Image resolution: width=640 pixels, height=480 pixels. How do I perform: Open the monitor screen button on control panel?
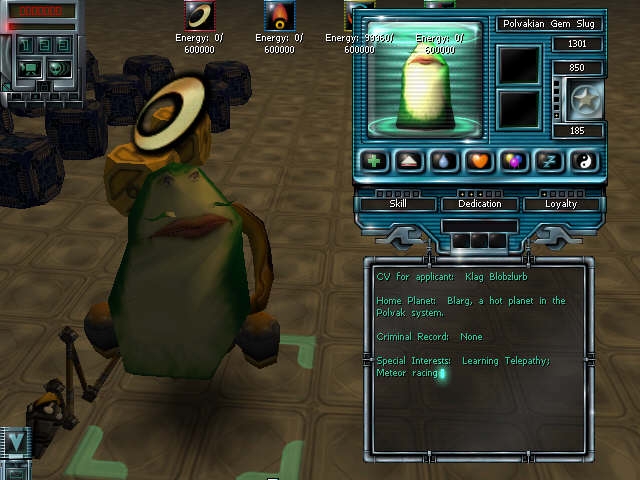[27, 68]
